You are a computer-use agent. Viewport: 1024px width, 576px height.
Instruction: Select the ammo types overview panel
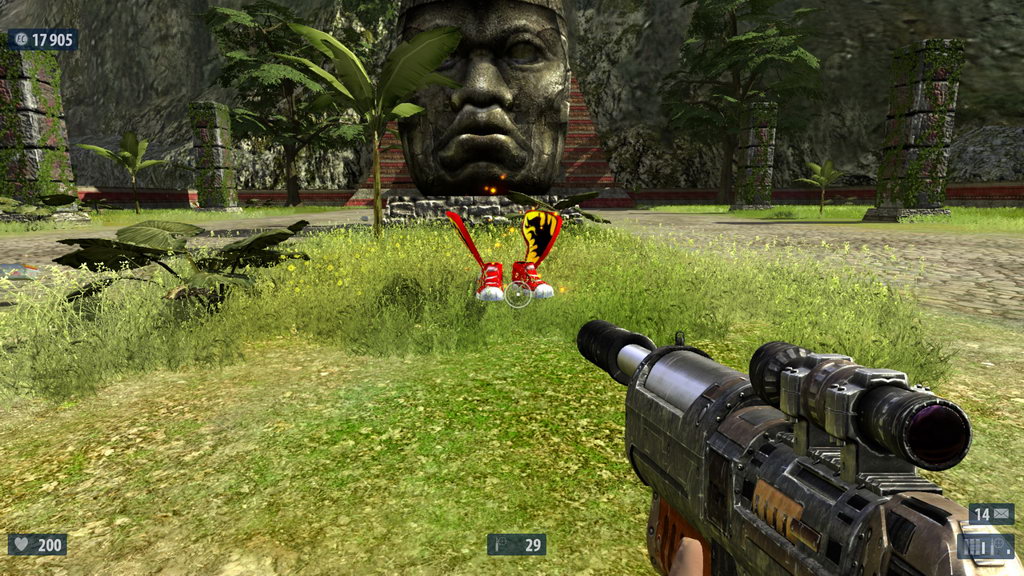coord(985,546)
